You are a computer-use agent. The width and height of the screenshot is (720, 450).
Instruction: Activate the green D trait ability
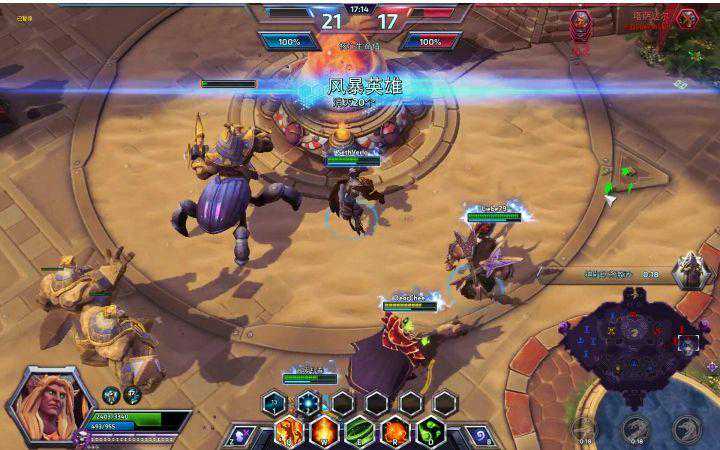[430, 433]
